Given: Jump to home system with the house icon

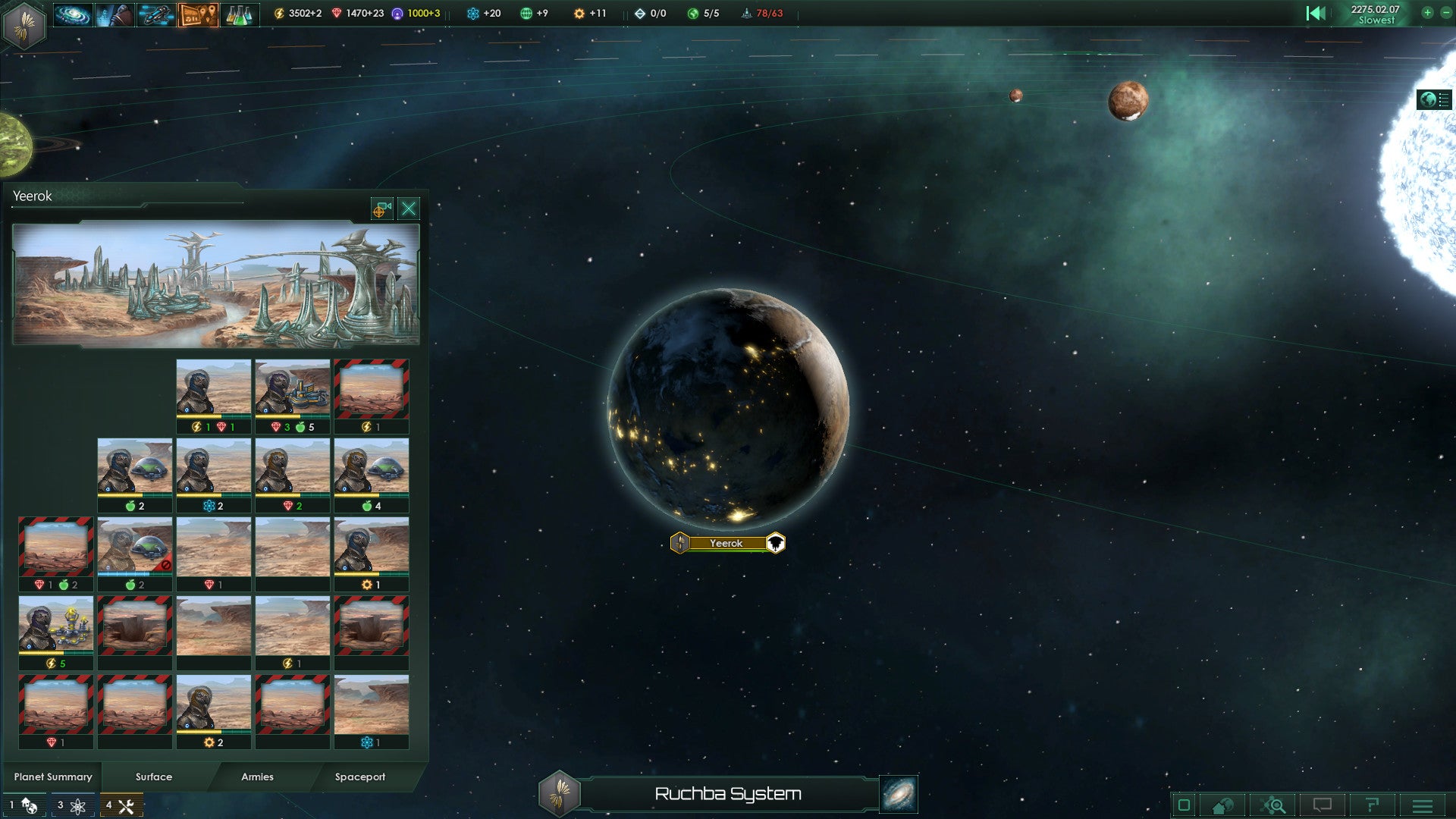Looking at the screenshot, I should (1220, 805).
